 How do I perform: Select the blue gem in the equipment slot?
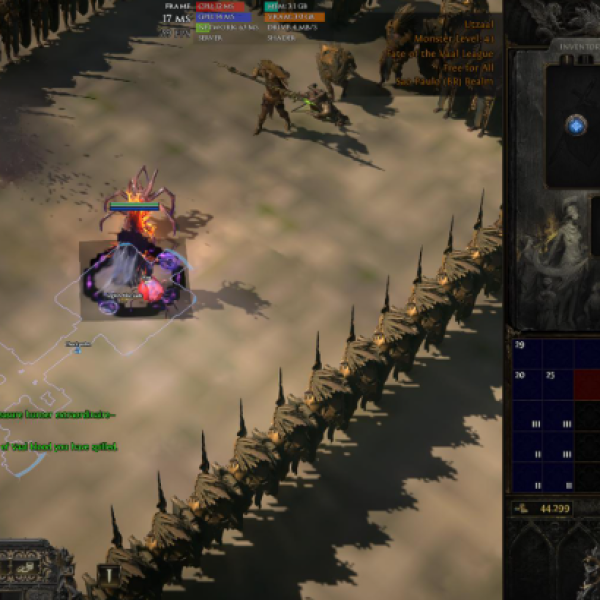[x=576, y=125]
